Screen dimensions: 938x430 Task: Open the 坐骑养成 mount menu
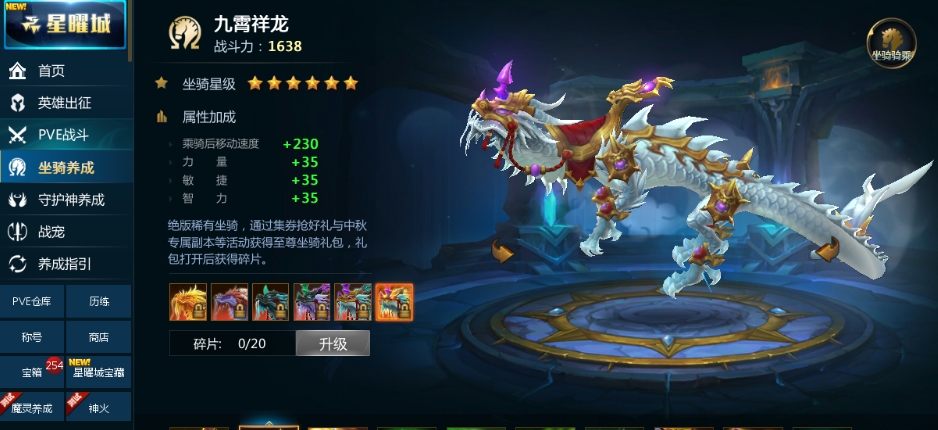[65, 167]
